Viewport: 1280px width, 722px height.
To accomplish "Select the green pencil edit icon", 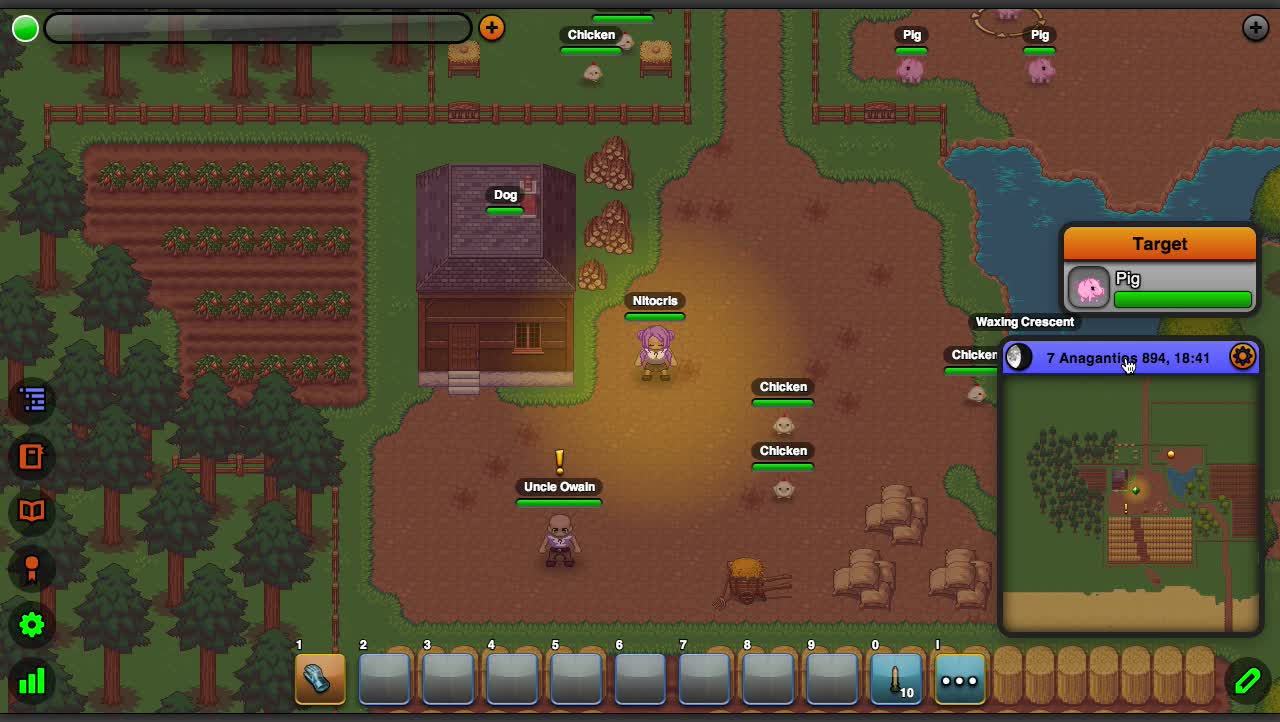I will (1247, 680).
